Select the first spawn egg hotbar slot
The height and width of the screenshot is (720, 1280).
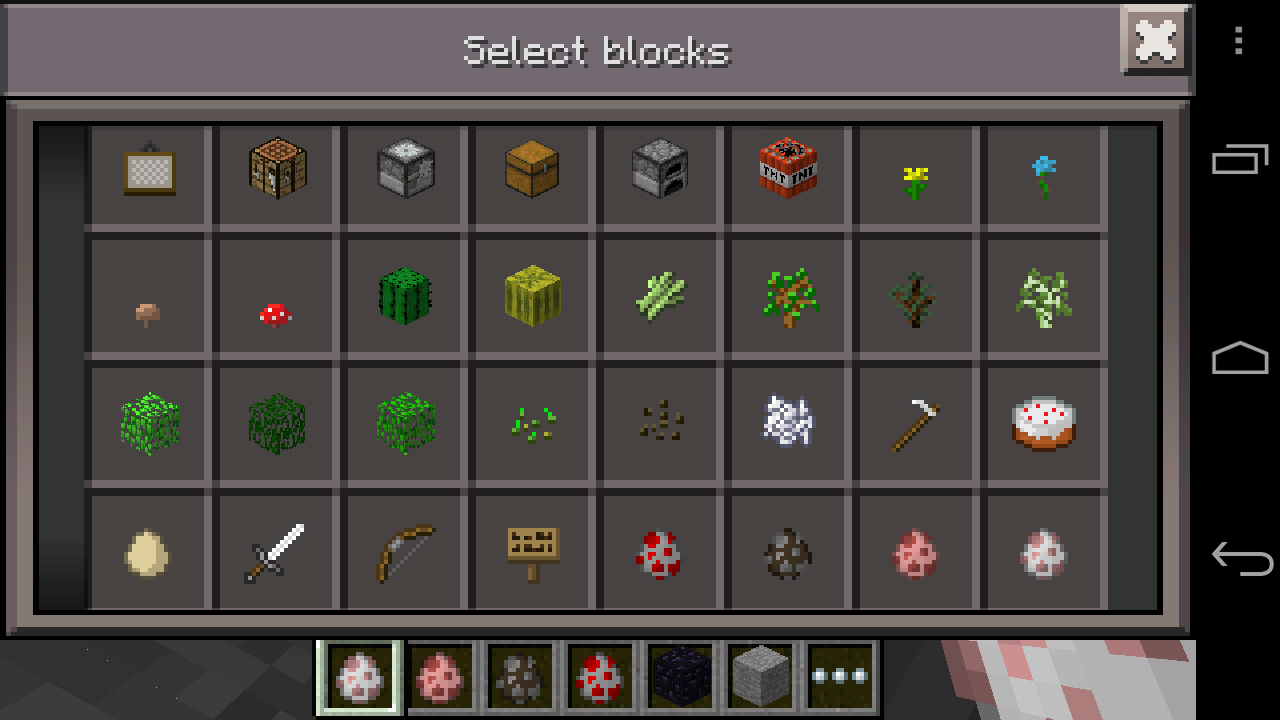point(360,678)
